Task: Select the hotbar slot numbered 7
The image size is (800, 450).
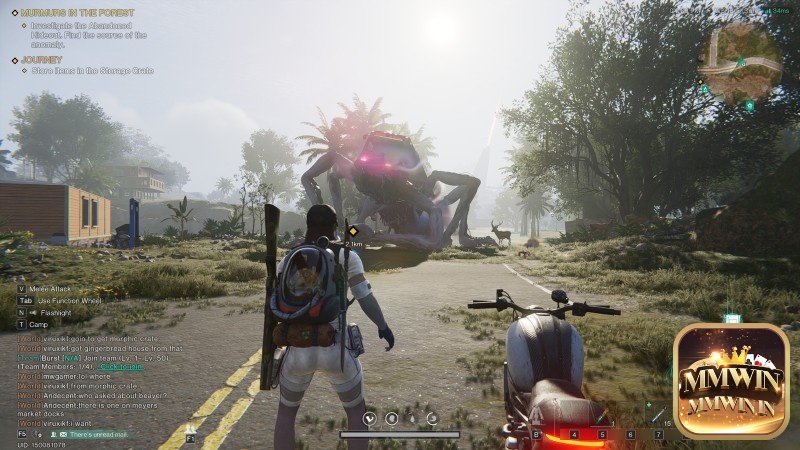Action: [x=658, y=435]
